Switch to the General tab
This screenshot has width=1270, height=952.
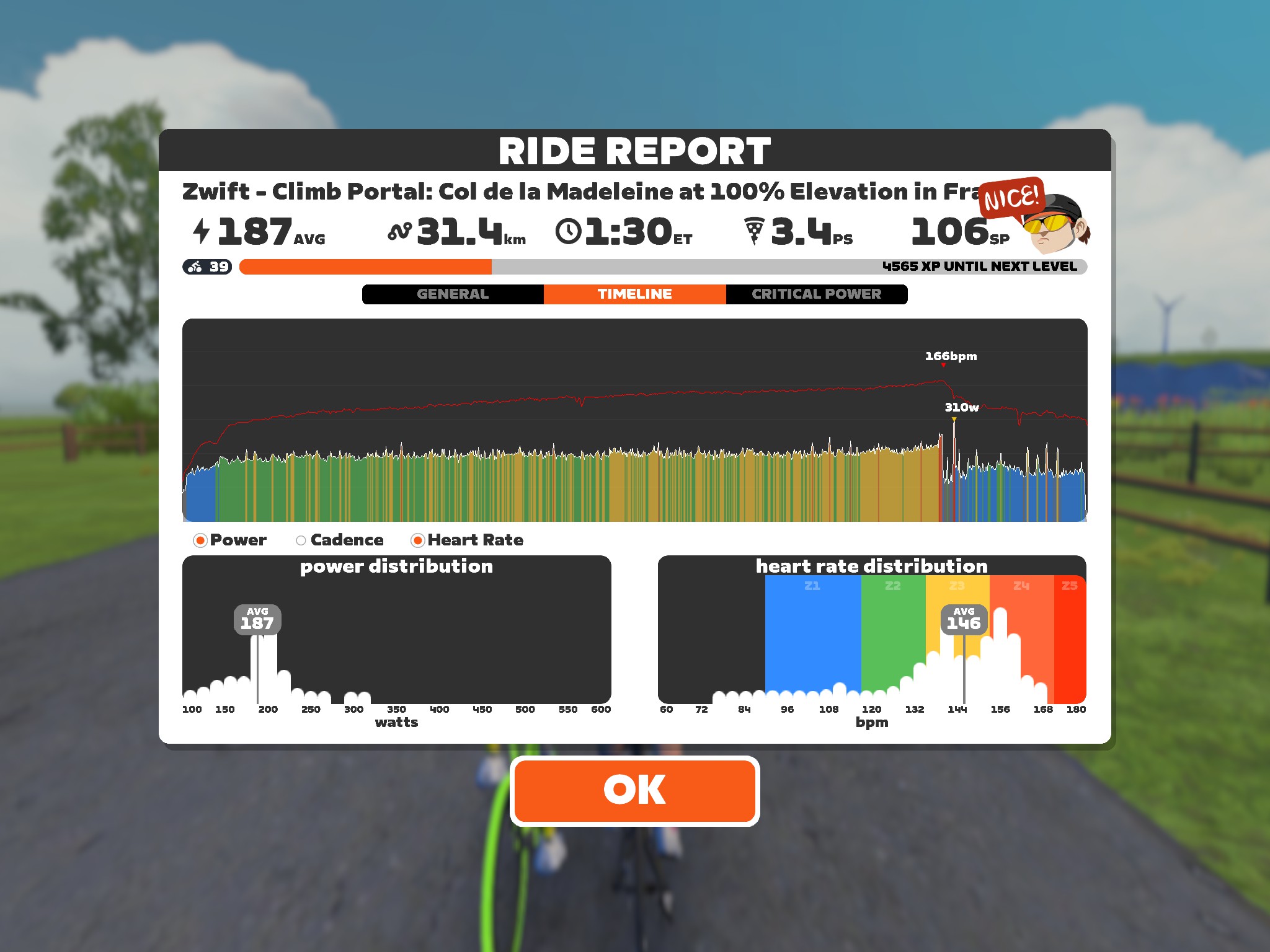coord(453,294)
